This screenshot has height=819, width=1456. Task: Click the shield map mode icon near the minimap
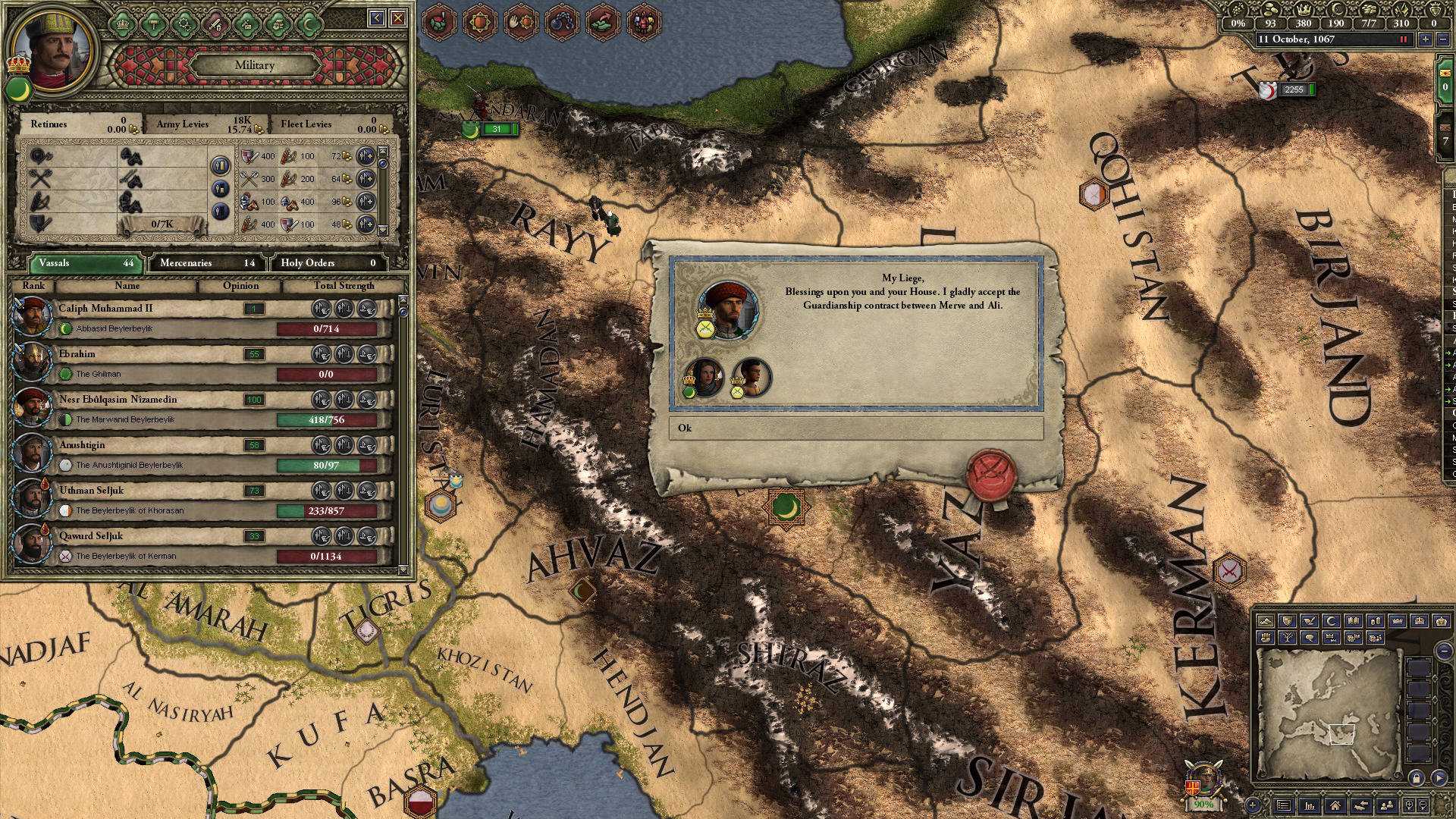(1287, 620)
